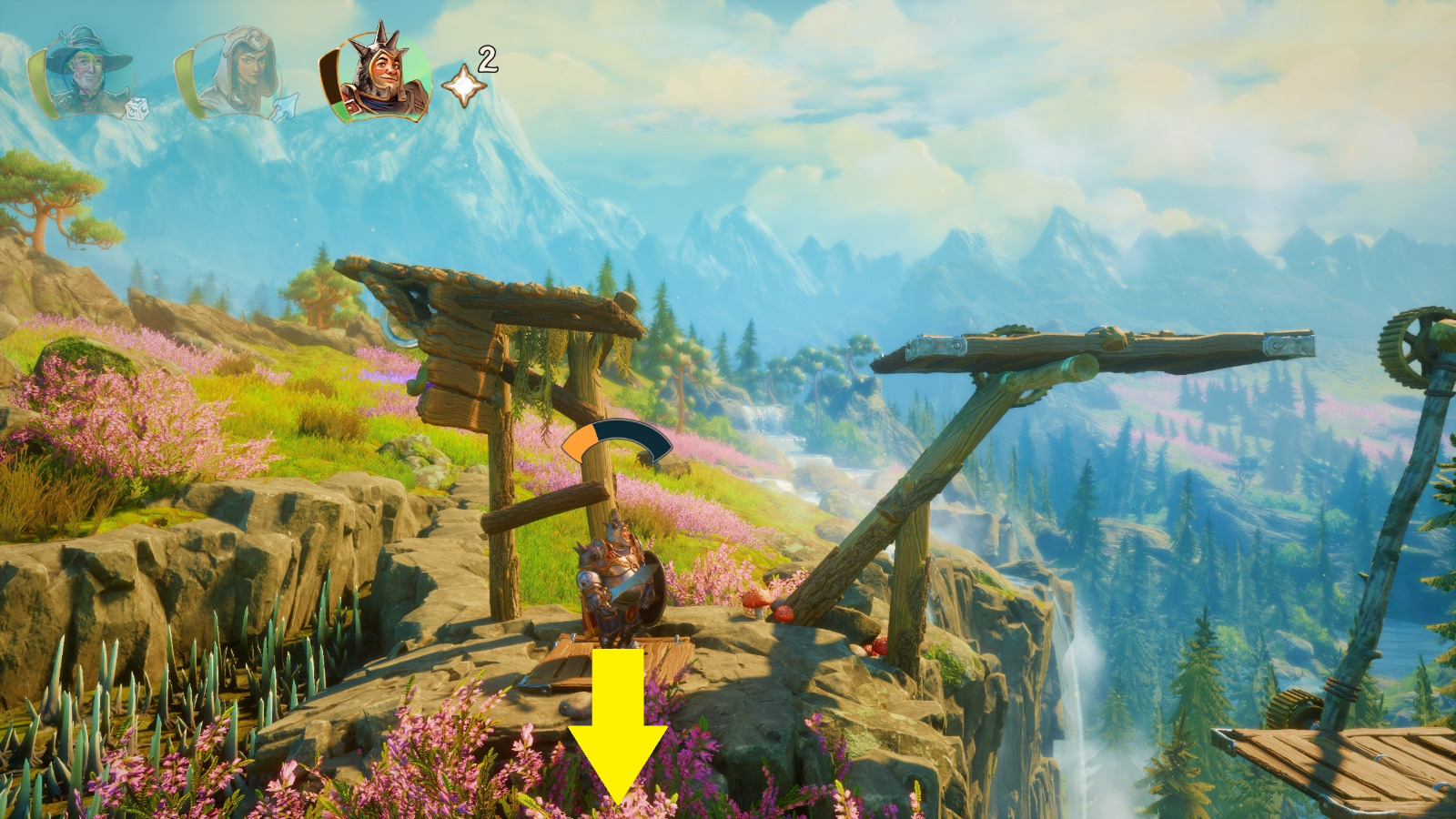Screen dimensions: 1456x819
Task: Click the arrow badge on the thief portrait
Action: [284, 109]
